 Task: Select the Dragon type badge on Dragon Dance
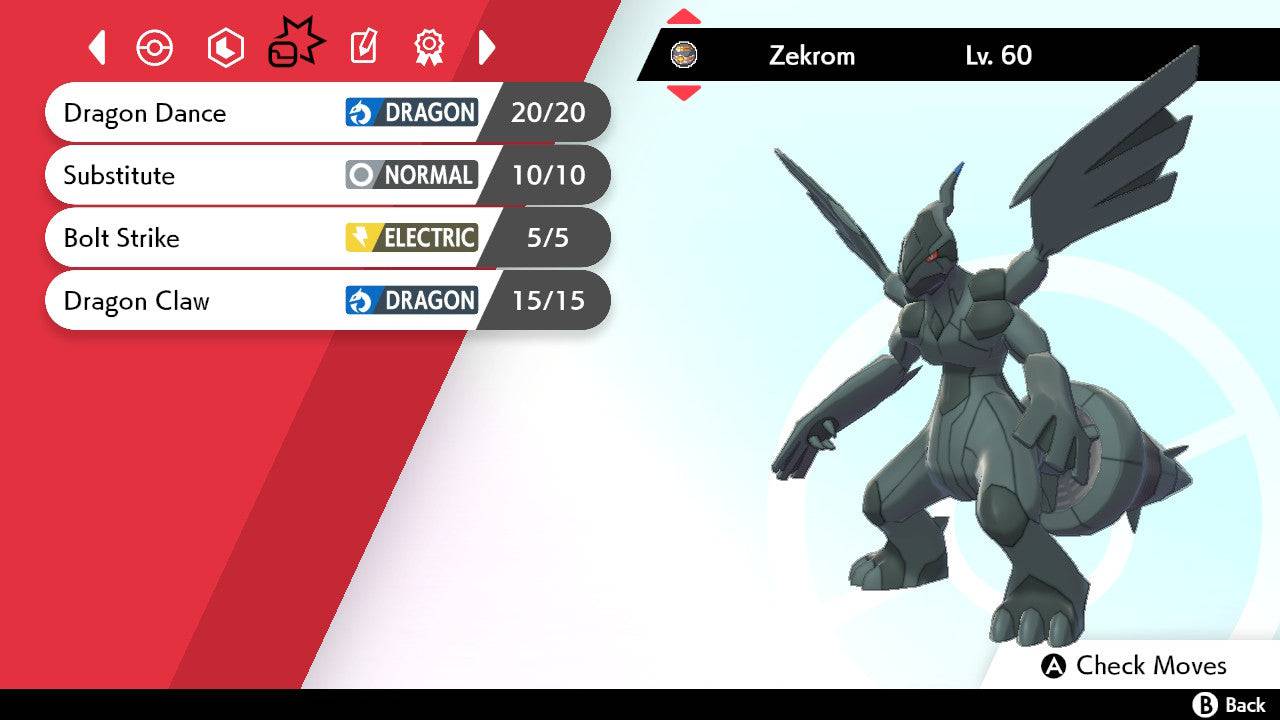[x=411, y=113]
